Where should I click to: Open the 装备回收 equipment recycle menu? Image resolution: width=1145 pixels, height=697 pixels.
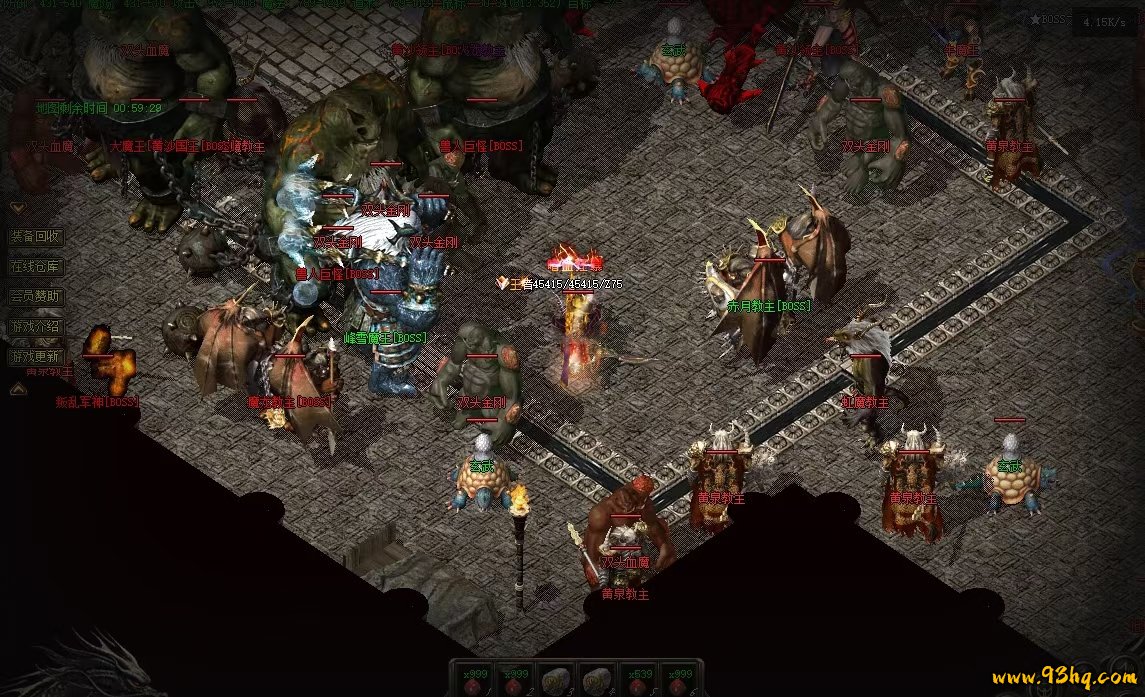[36, 237]
